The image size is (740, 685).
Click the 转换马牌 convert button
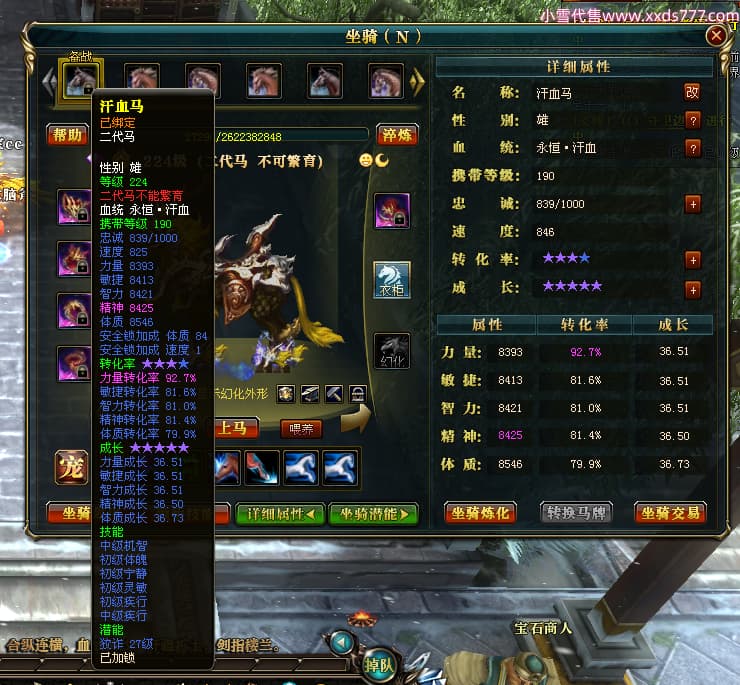(x=576, y=513)
